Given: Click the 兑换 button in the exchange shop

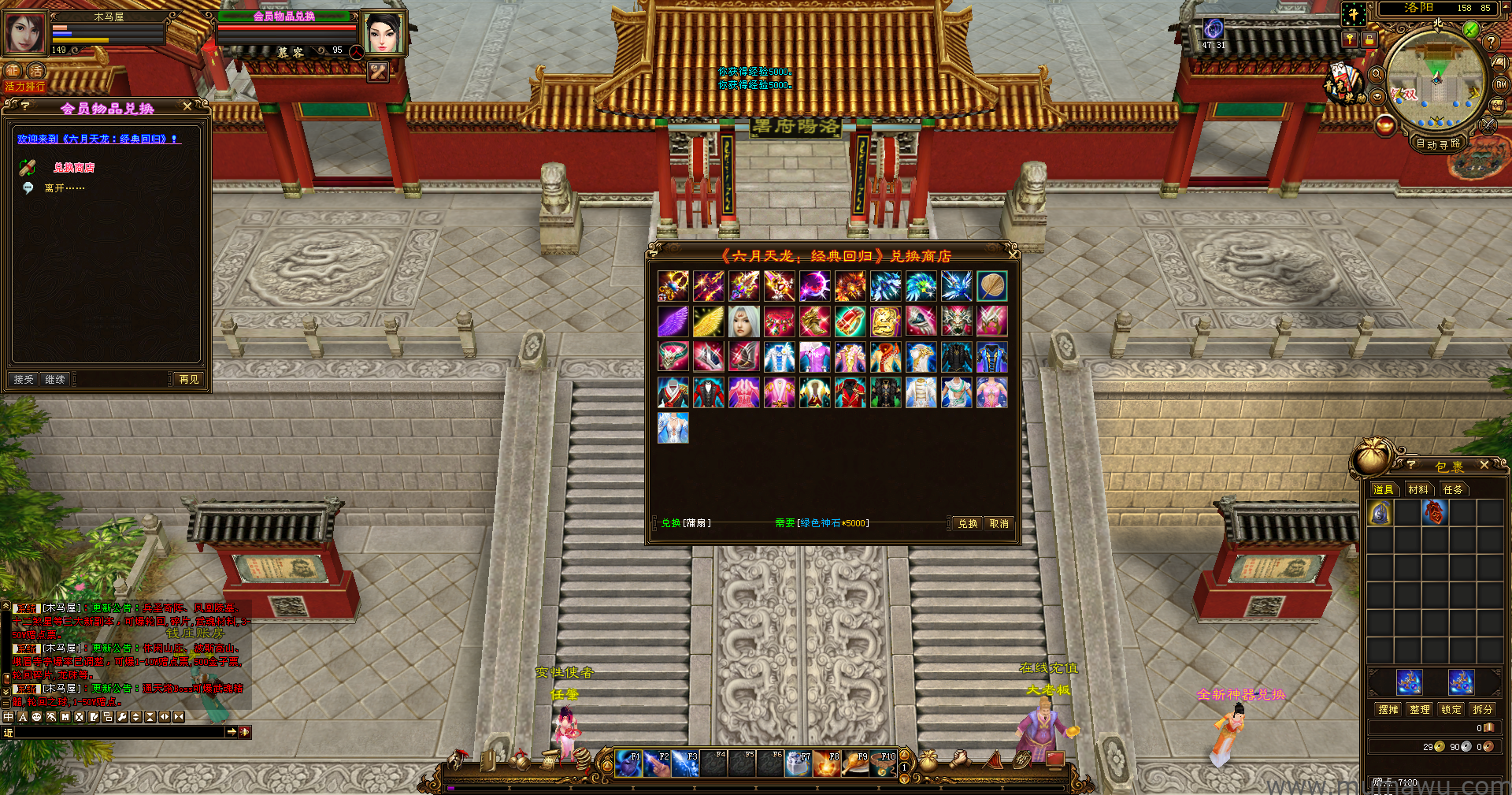Looking at the screenshot, I should point(967,524).
